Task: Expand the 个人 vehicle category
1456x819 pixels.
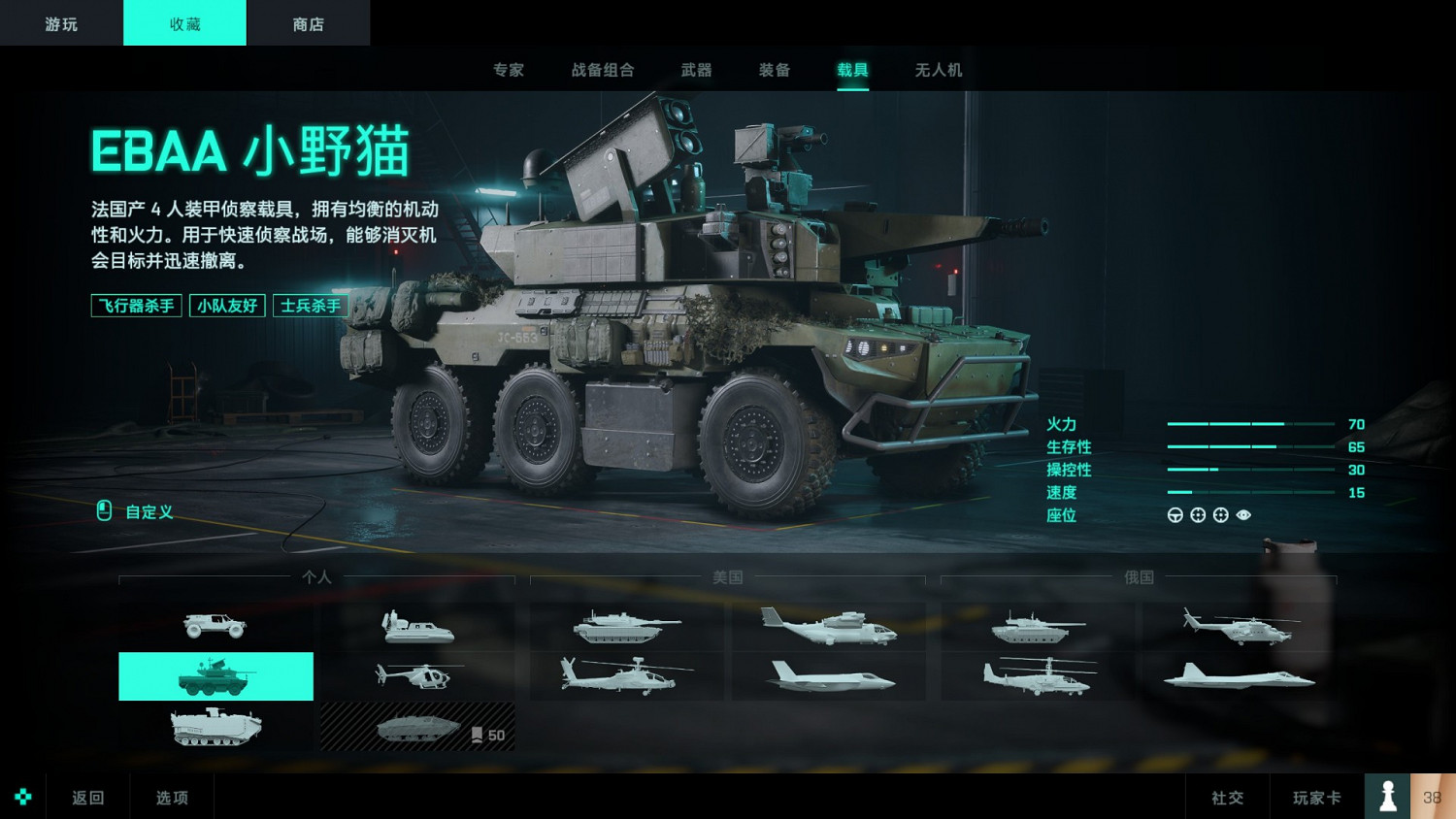Action: 316,576
